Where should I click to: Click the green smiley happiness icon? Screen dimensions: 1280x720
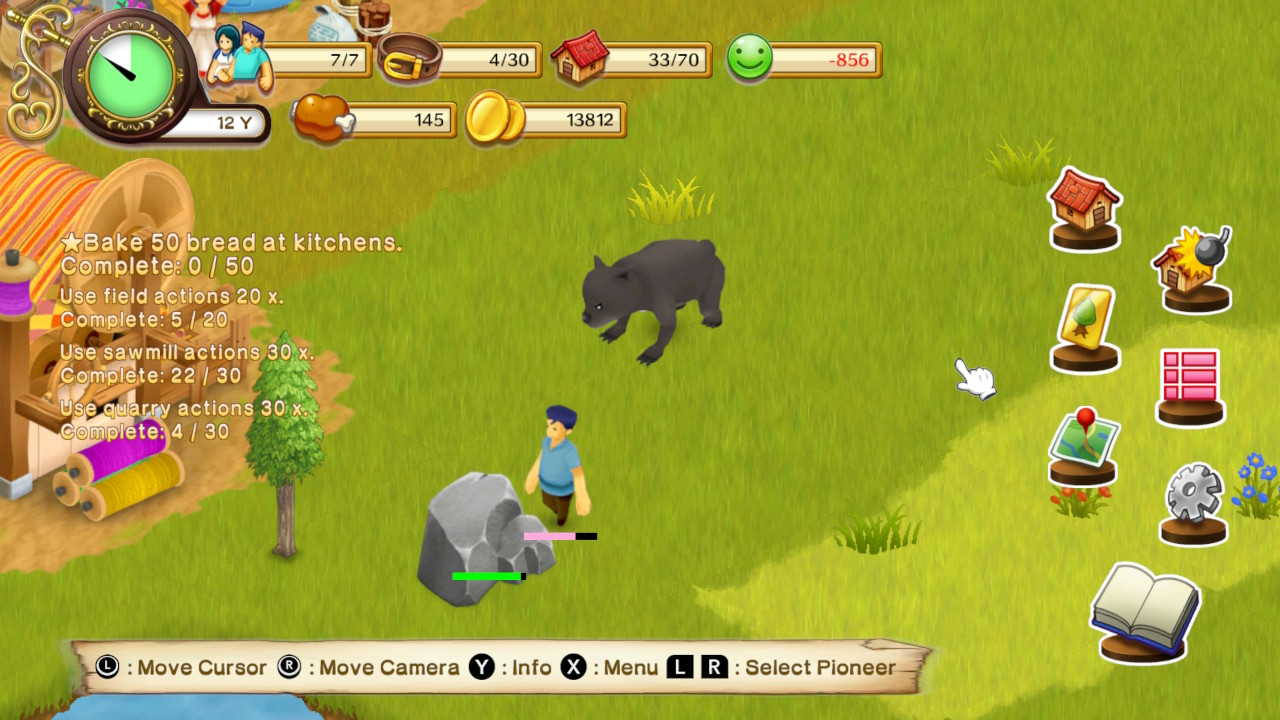coord(749,59)
